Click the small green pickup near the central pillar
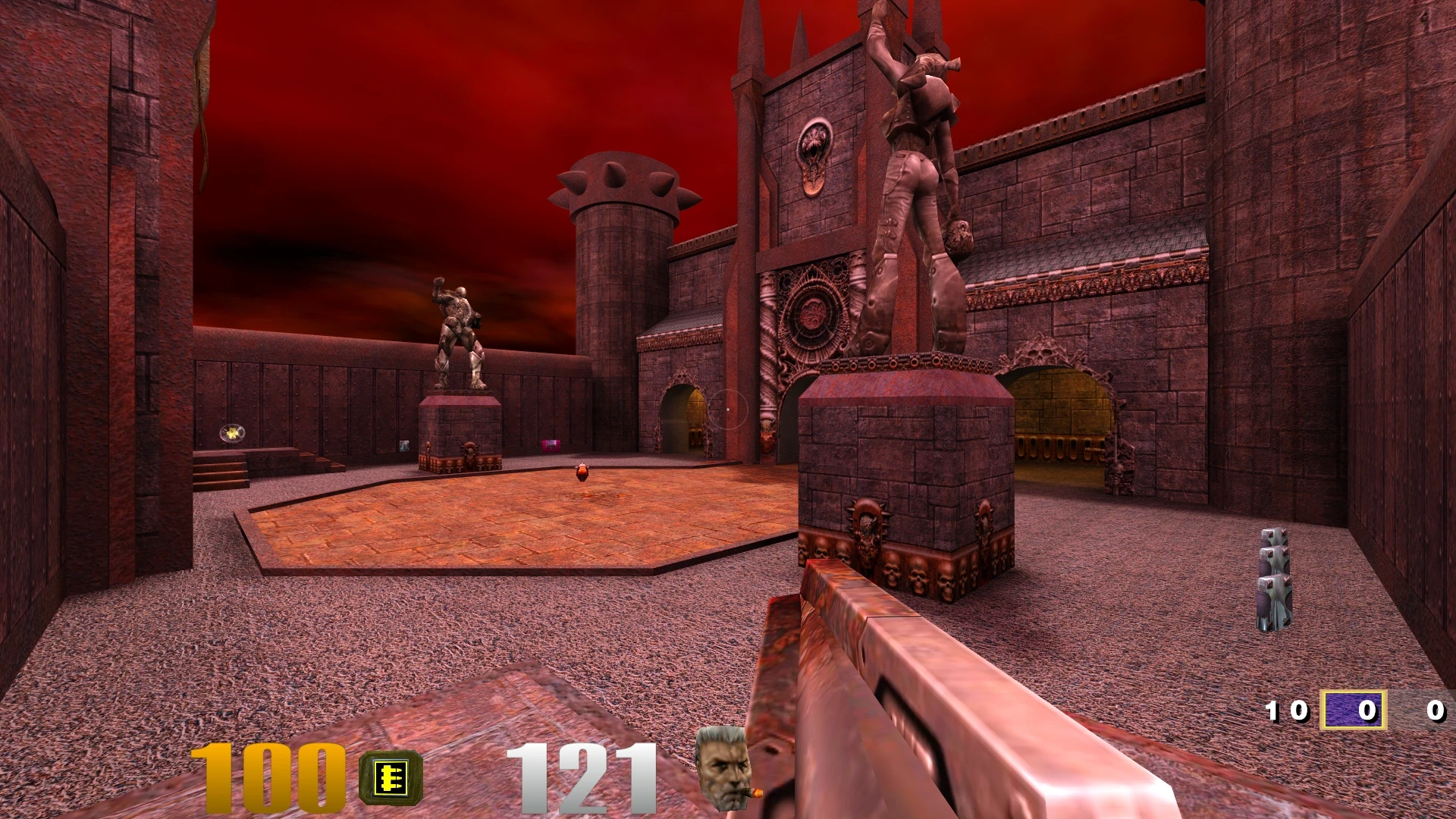This screenshot has height=819, width=1456. point(404,447)
